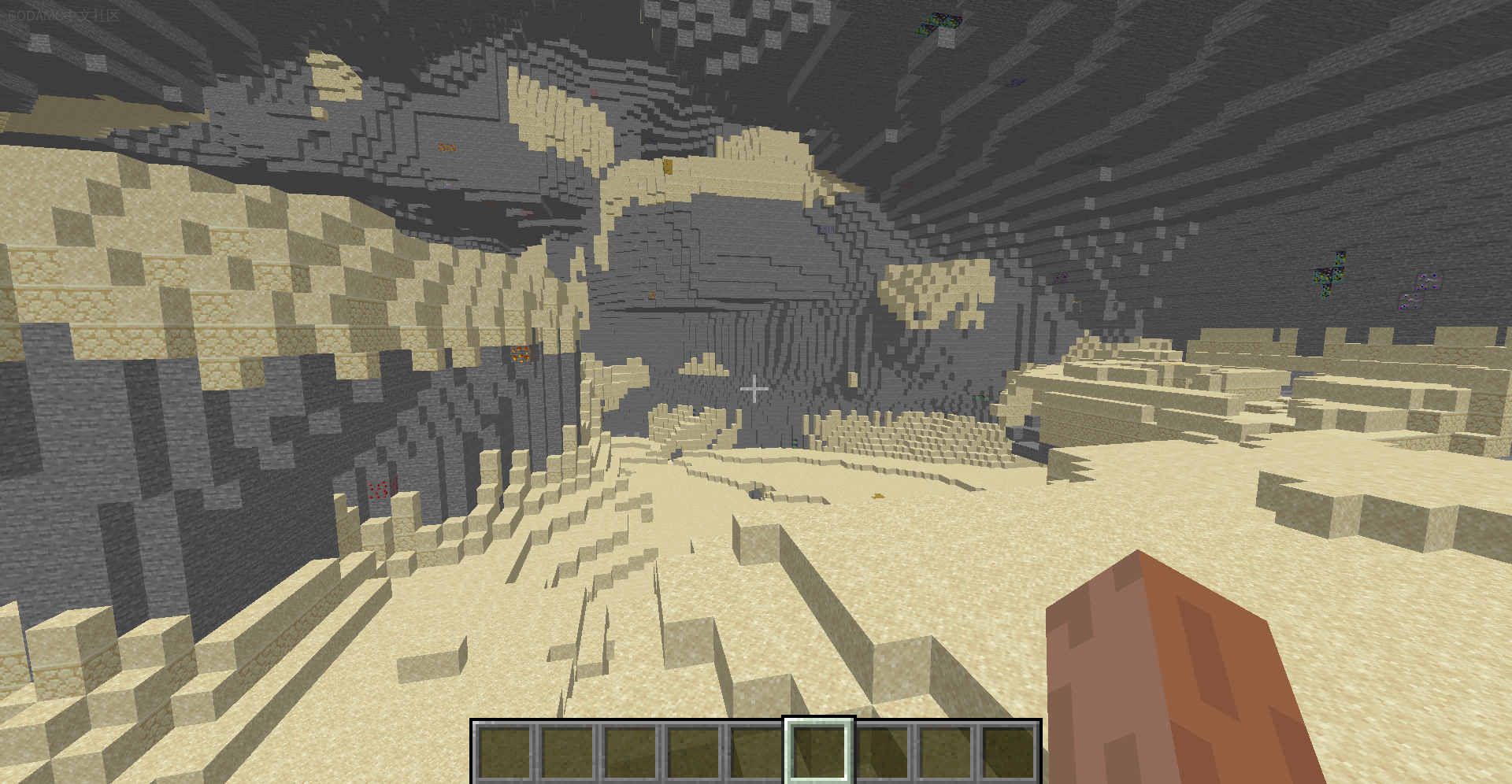Image resolution: width=1512 pixels, height=784 pixels.
Task: Select the highlighted hotbar slot
Action: click(819, 751)
